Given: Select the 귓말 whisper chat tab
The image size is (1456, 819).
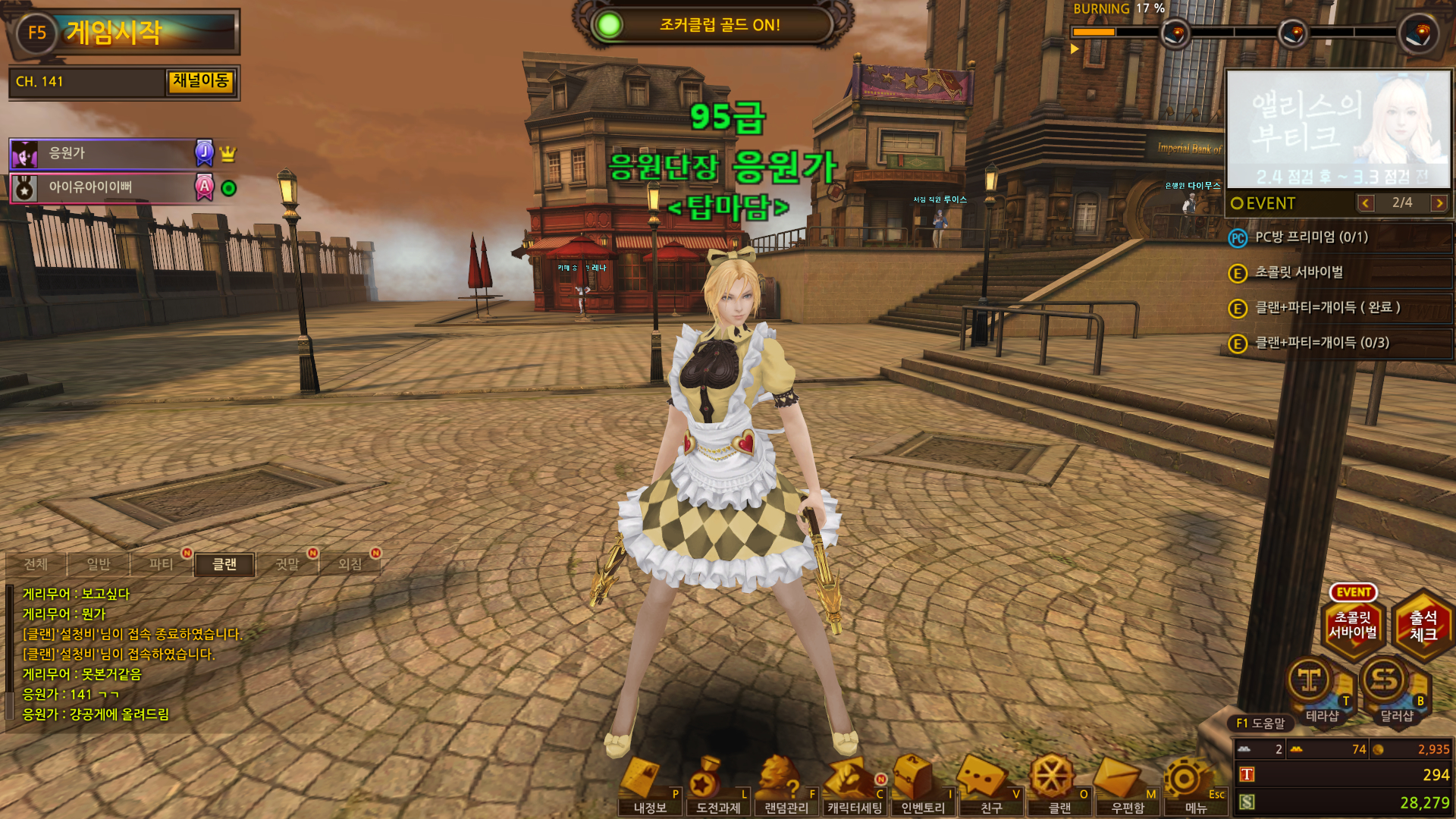Looking at the screenshot, I should (287, 564).
